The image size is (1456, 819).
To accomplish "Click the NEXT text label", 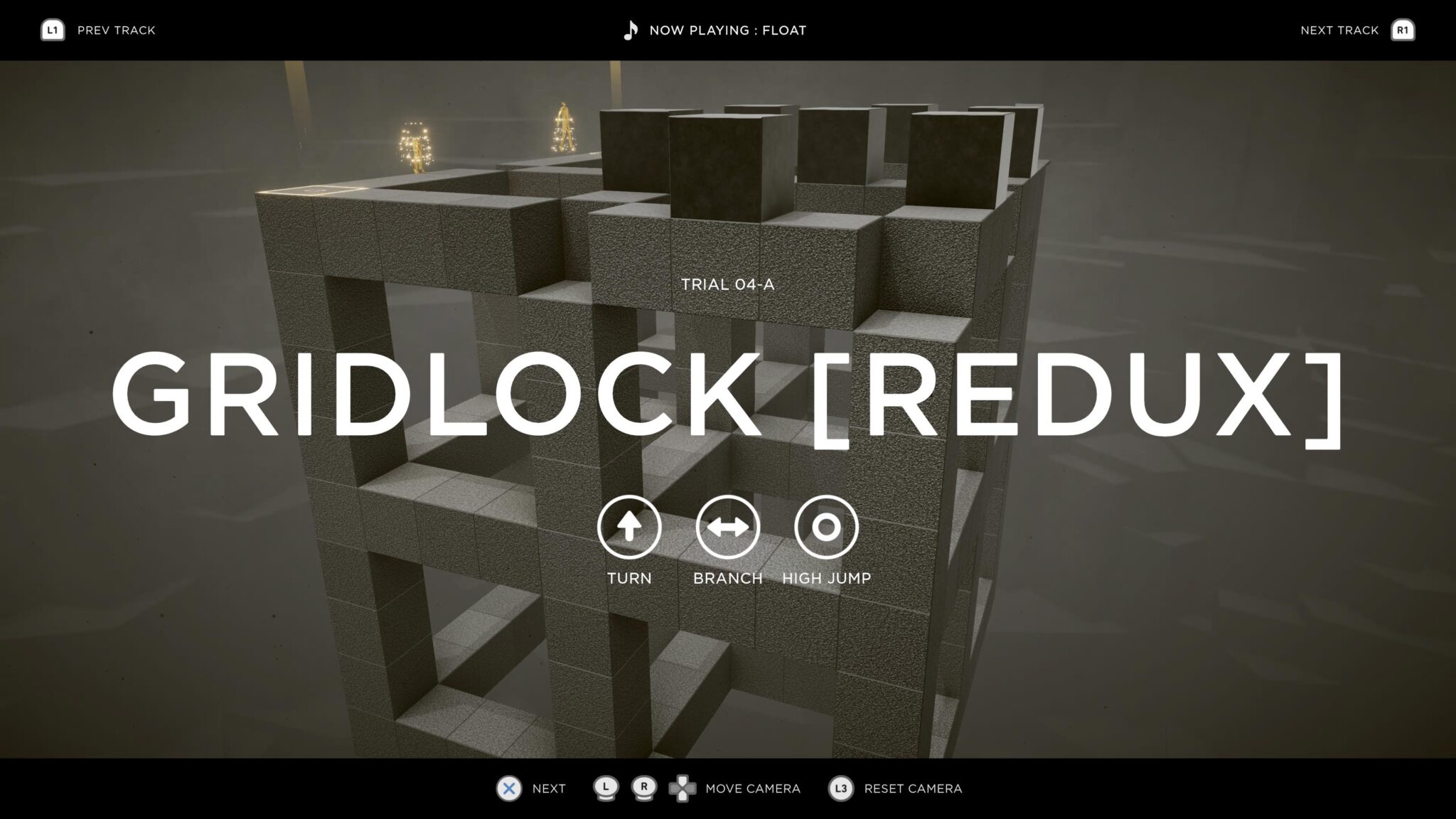I will pos(547,788).
